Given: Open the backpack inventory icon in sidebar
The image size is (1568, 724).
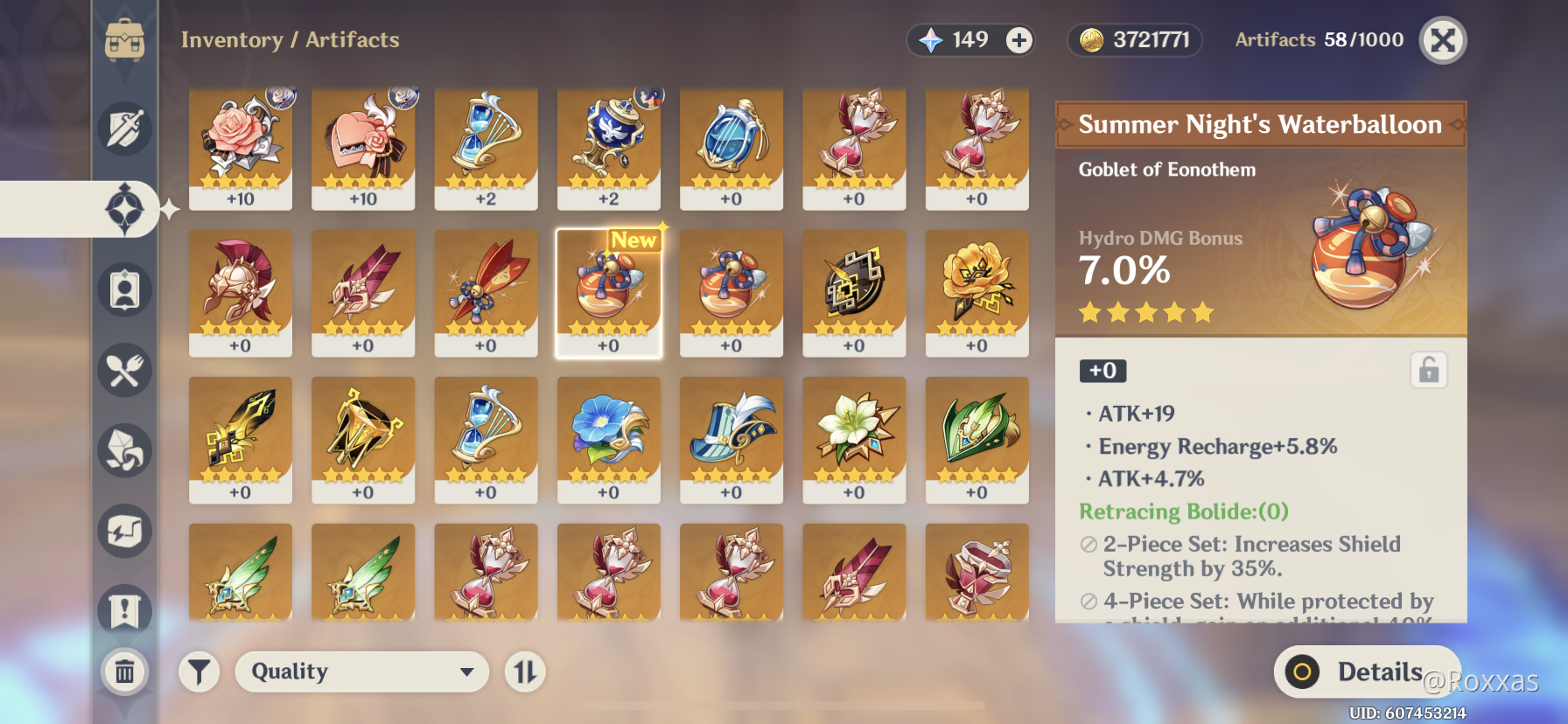Looking at the screenshot, I should click(125, 40).
